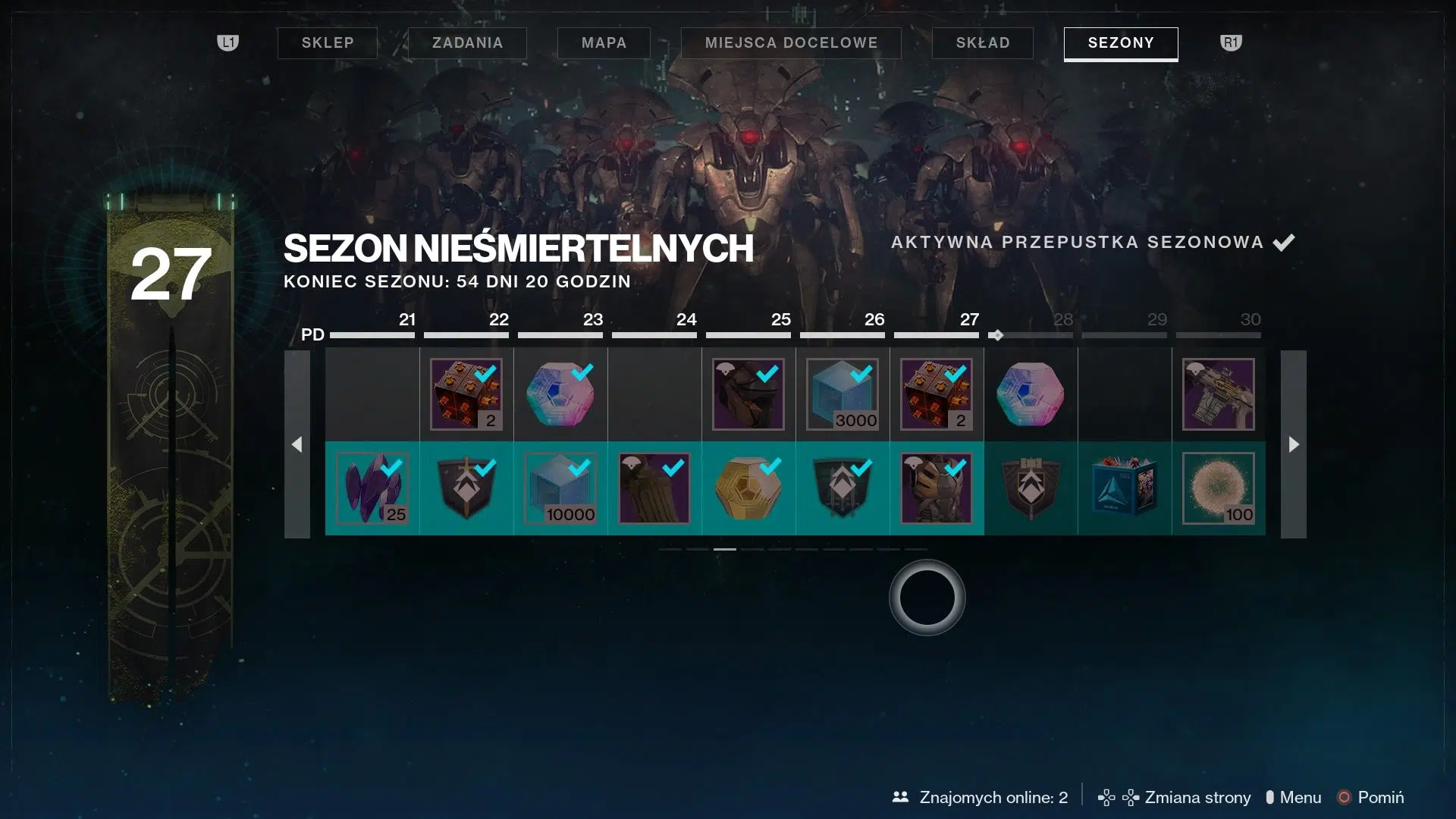Screen dimensions: 1456x819
Task: Click the purple shard reward showing 25
Action: pos(371,489)
